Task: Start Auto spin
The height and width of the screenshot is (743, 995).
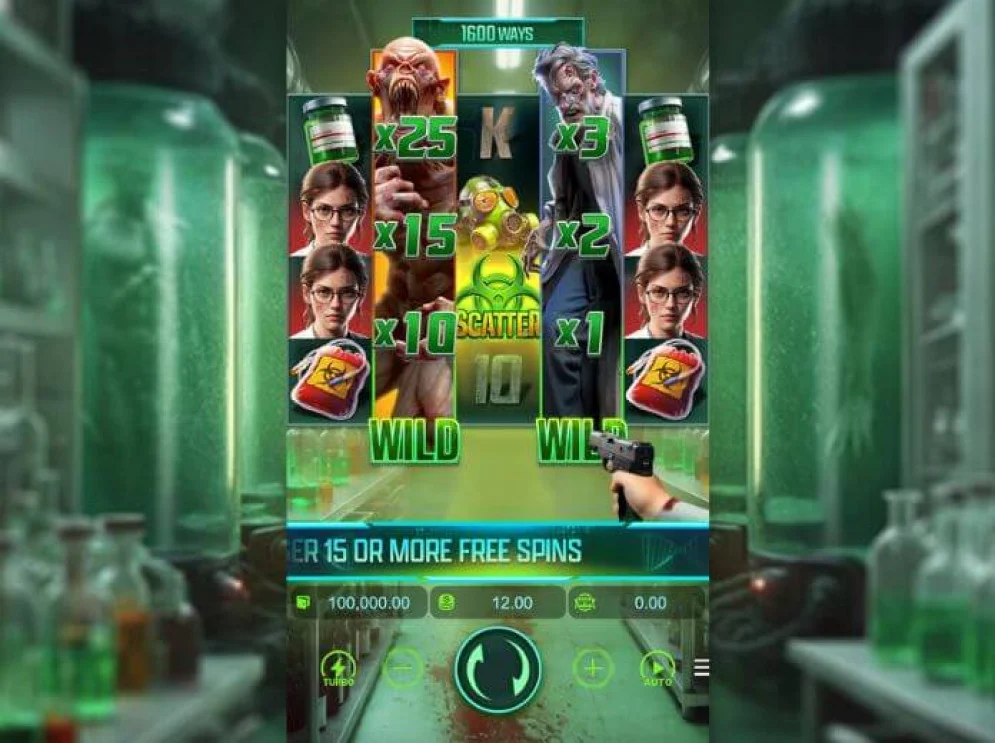Action: (x=657, y=668)
